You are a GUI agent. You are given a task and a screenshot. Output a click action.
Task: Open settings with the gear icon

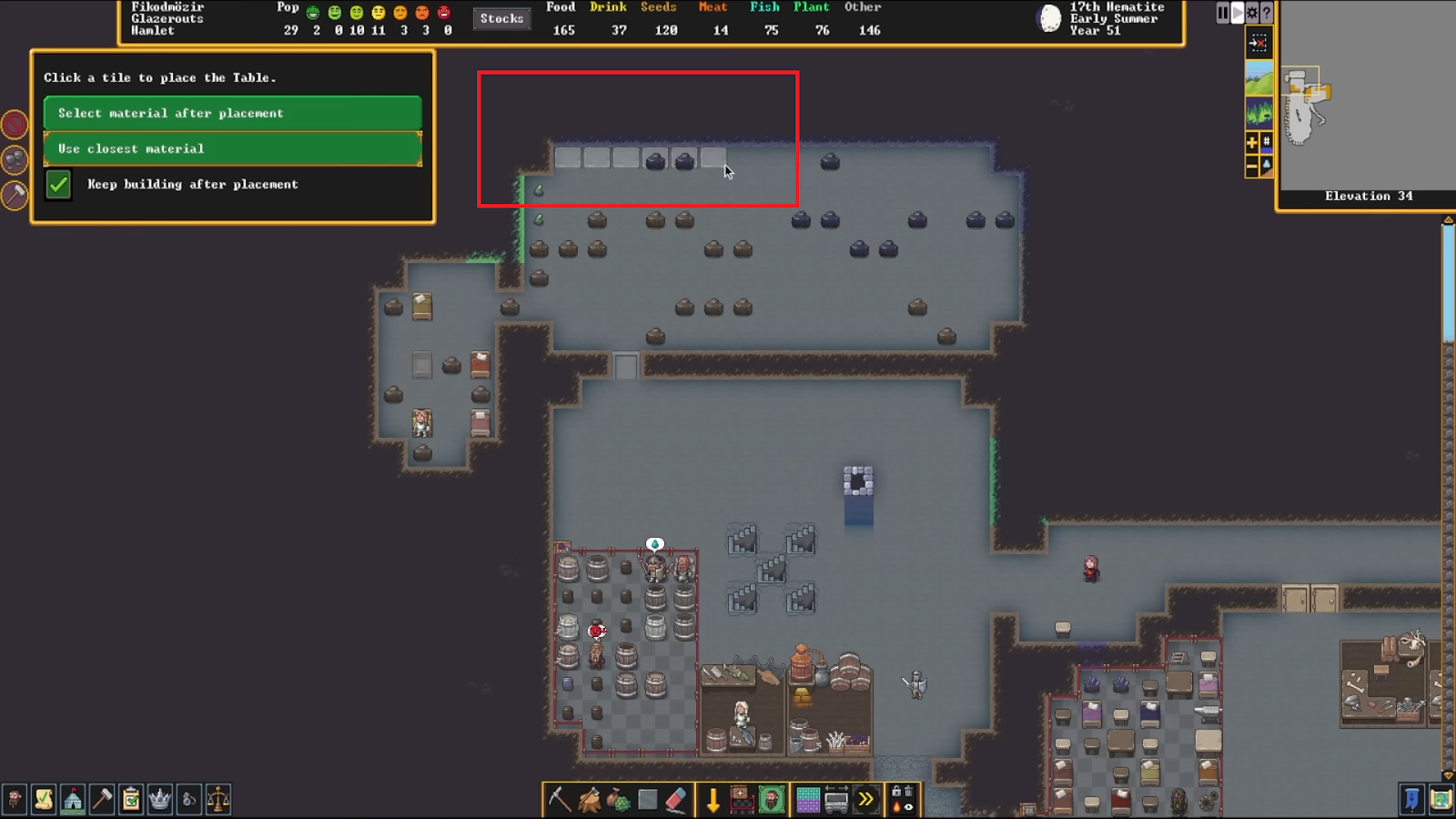pyautogui.click(x=1252, y=13)
